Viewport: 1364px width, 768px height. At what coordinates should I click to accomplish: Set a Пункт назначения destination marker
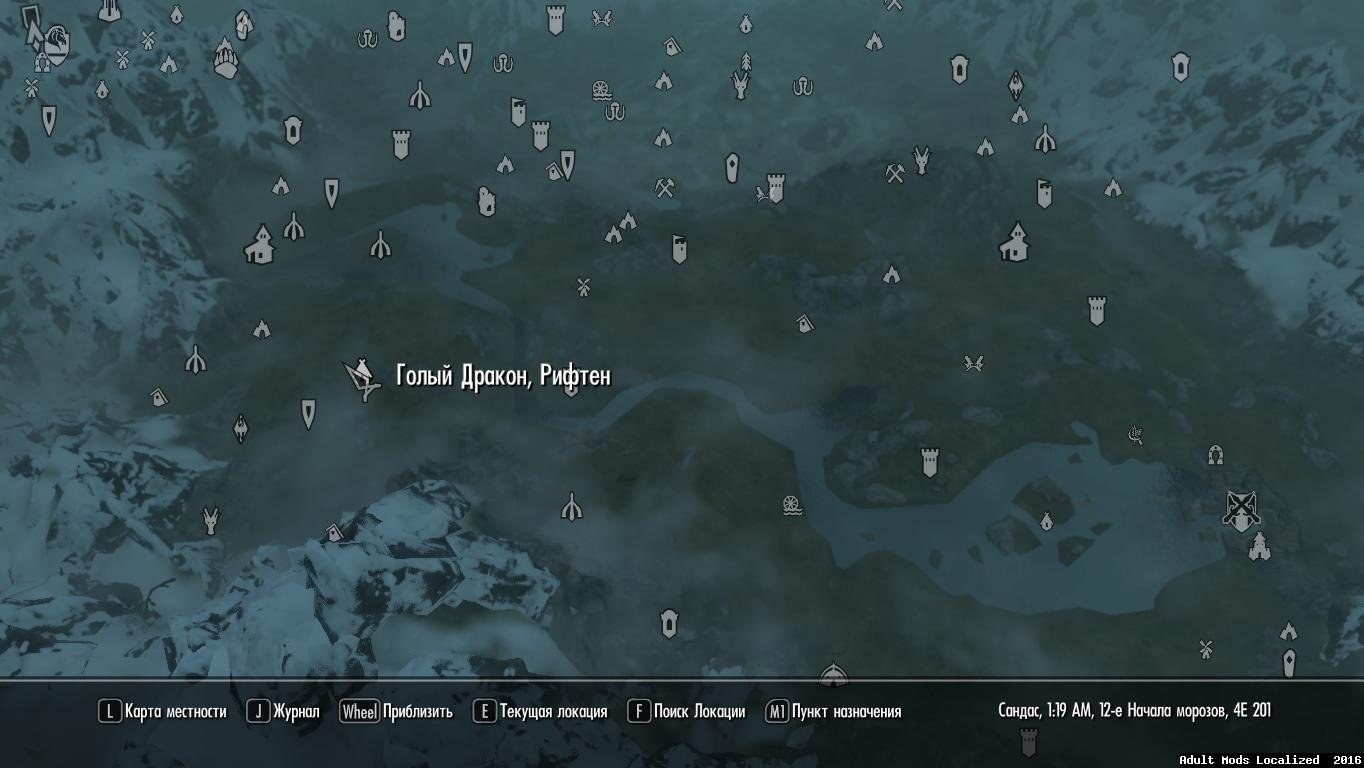(x=842, y=712)
